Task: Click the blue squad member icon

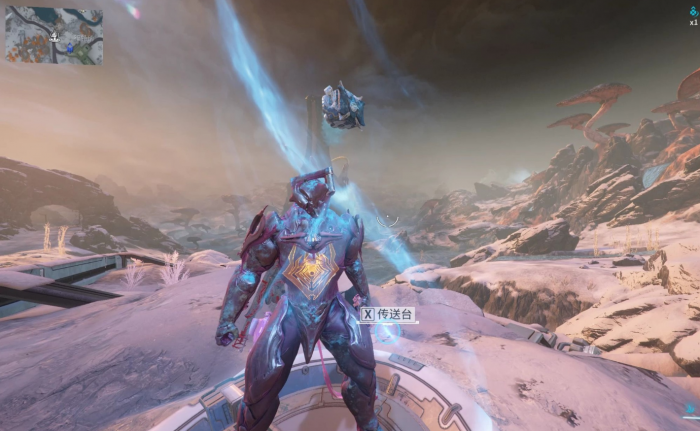Action: pyautogui.click(x=693, y=10)
